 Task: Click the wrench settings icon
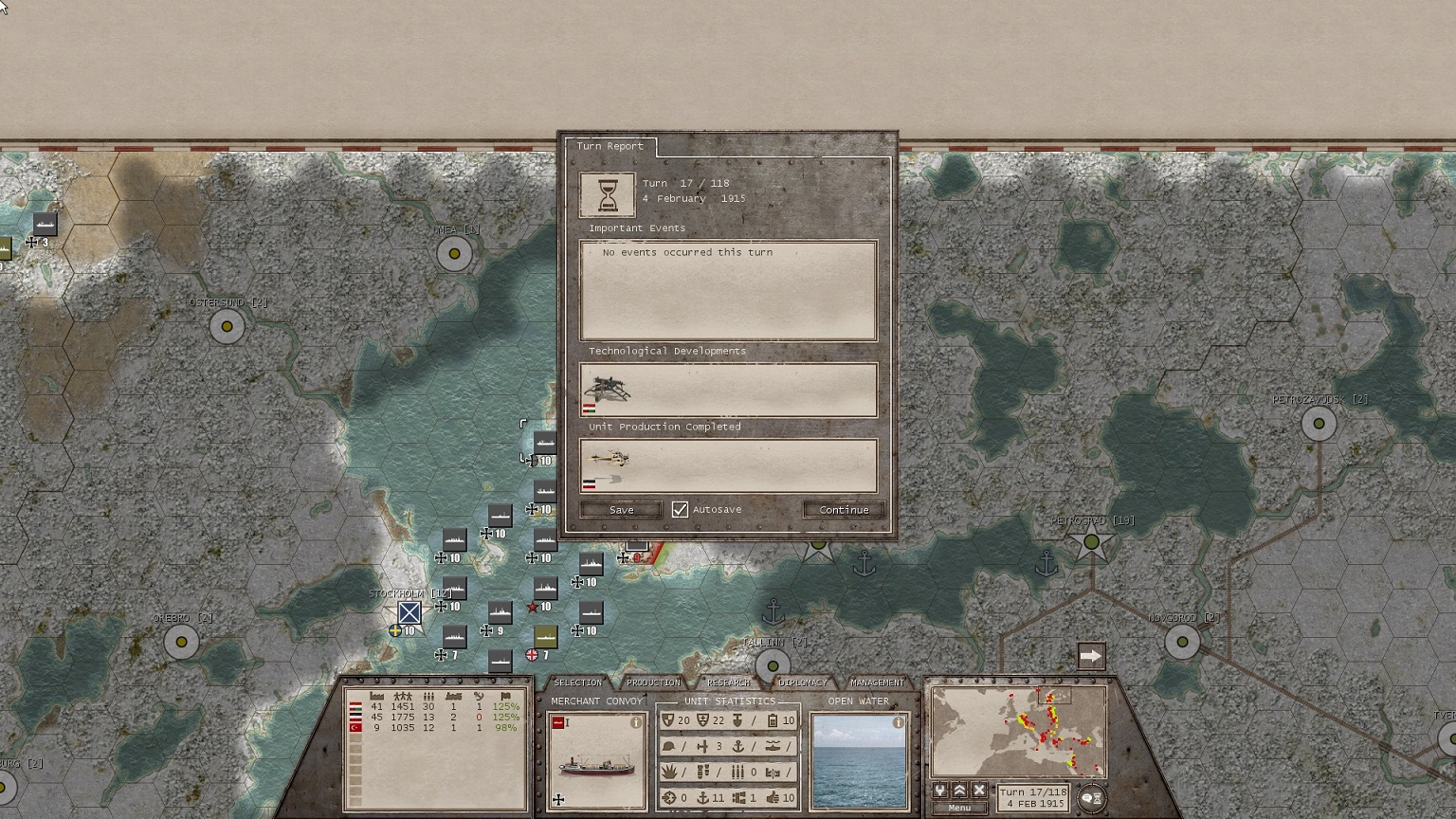[940, 791]
